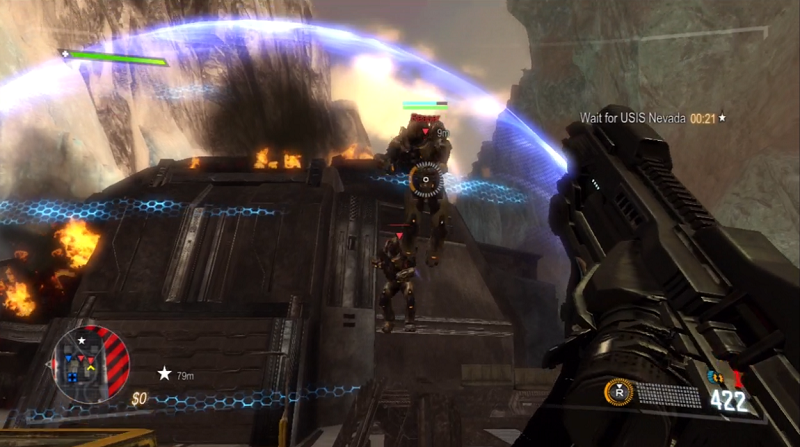Select the red icon above the ammo count

[737, 378]
